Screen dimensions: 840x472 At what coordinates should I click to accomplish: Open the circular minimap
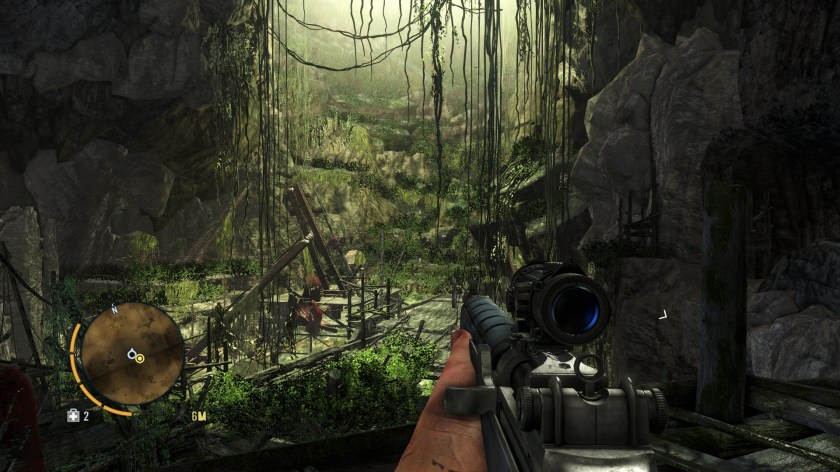(130, 353)
